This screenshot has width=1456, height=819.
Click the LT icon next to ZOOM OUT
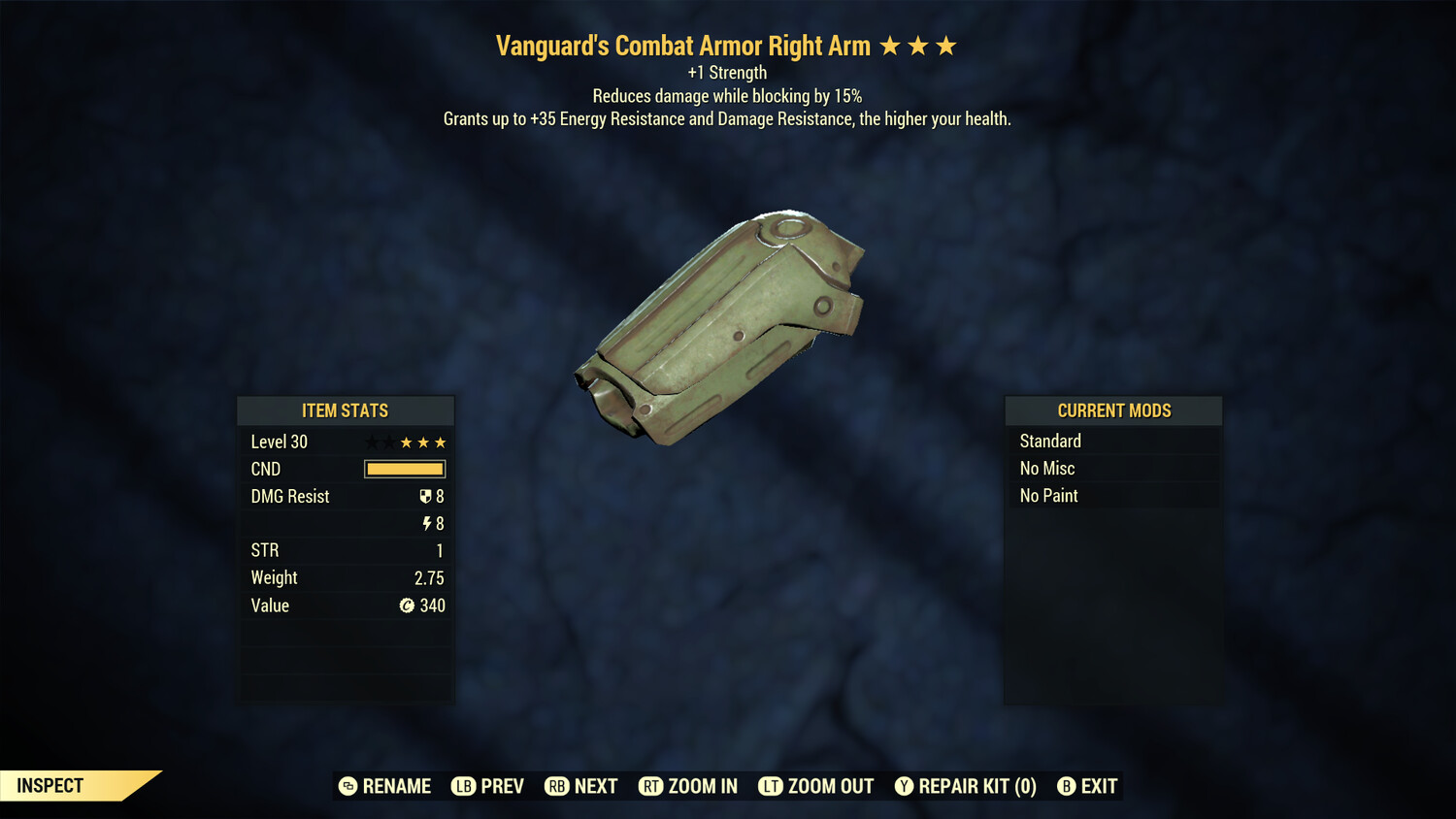(772, 786)
